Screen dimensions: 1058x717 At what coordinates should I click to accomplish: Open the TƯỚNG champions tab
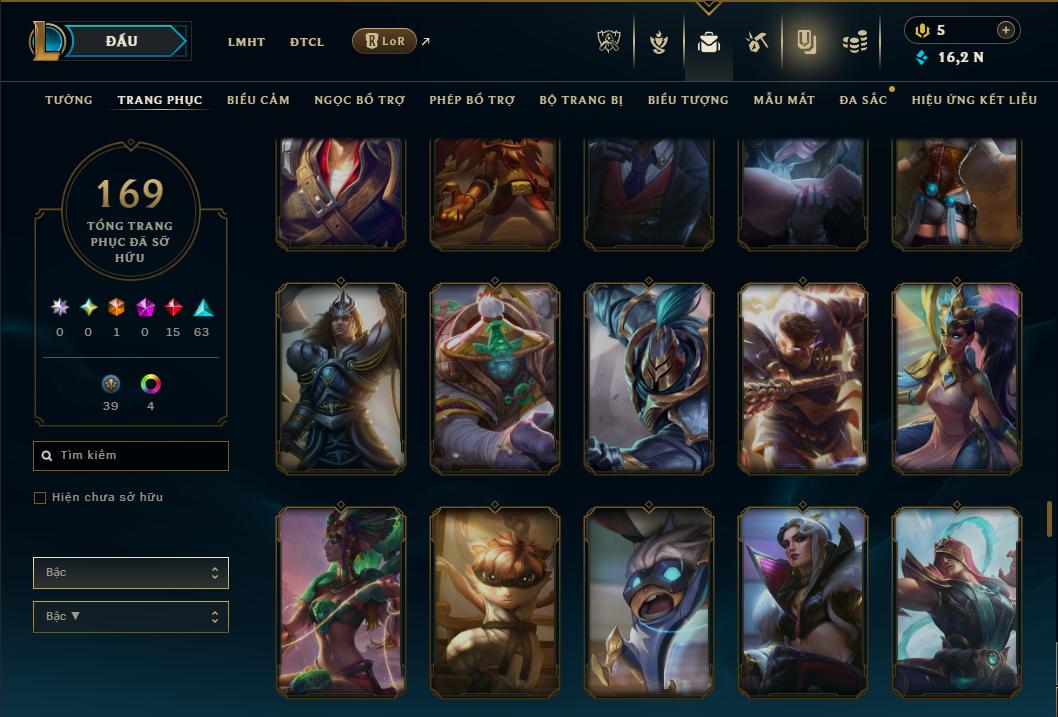pyautogui.click(x=69, y=100)
